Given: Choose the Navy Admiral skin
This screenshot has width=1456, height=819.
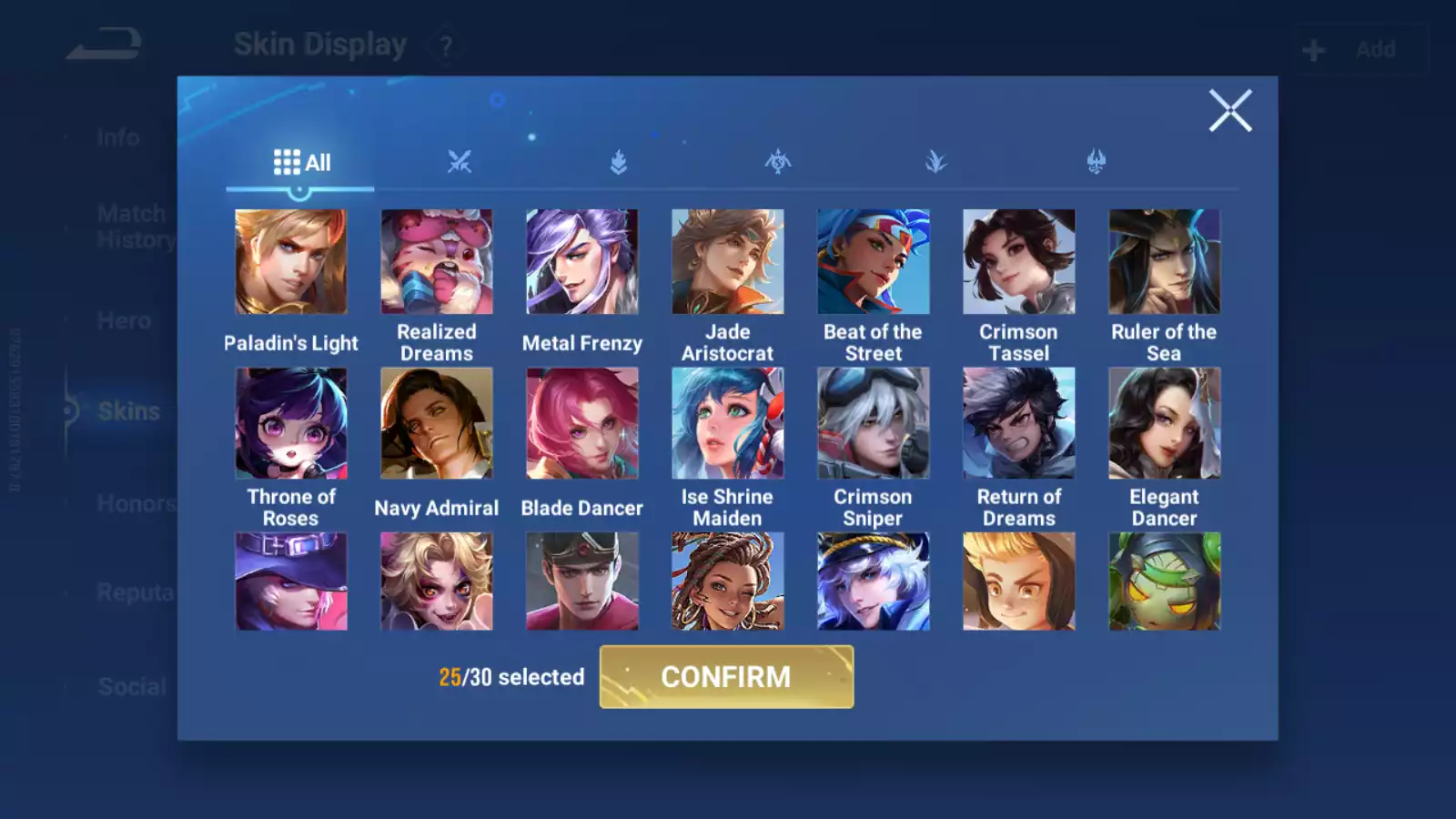Looking at the screenshot, I should 437,423.
